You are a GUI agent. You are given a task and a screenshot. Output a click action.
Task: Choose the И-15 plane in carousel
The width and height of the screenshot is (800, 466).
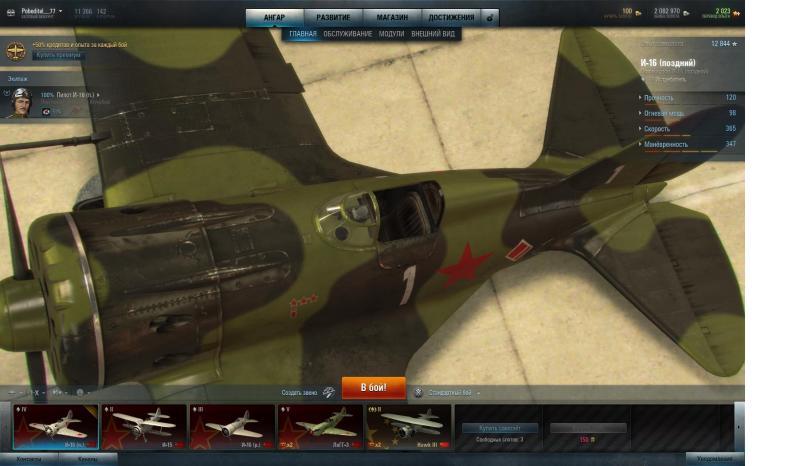[143, 427]
